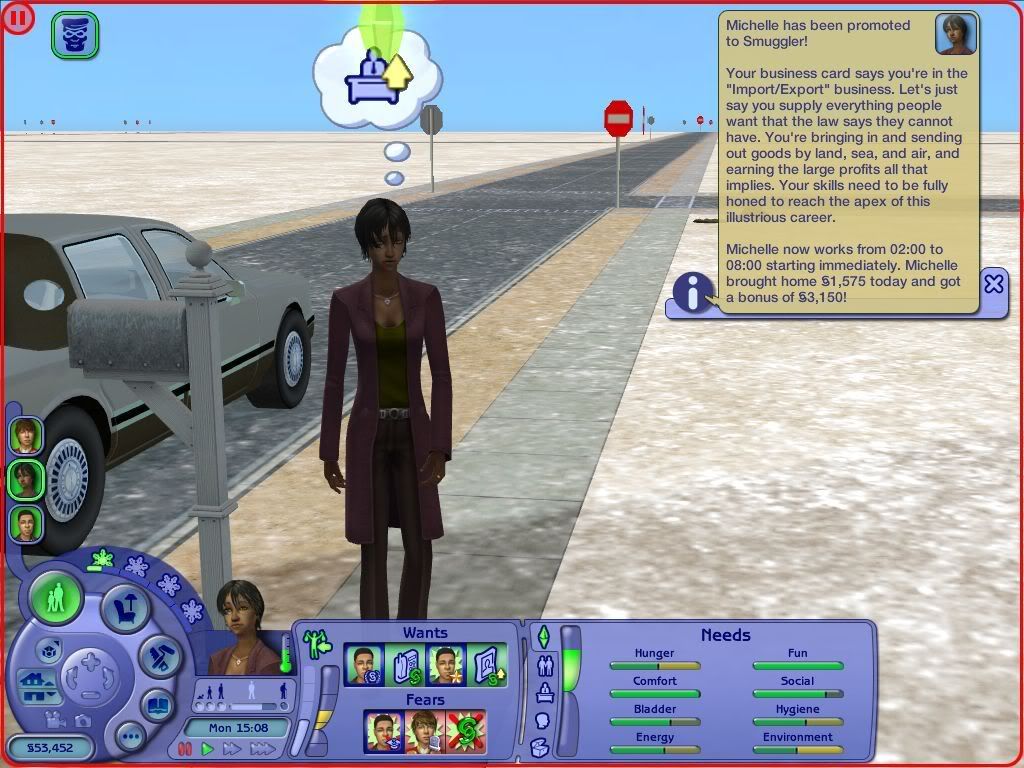The image size is (1024, 768).
Task: Pause the game with the red pause button
Action: (x=185, y=749)
